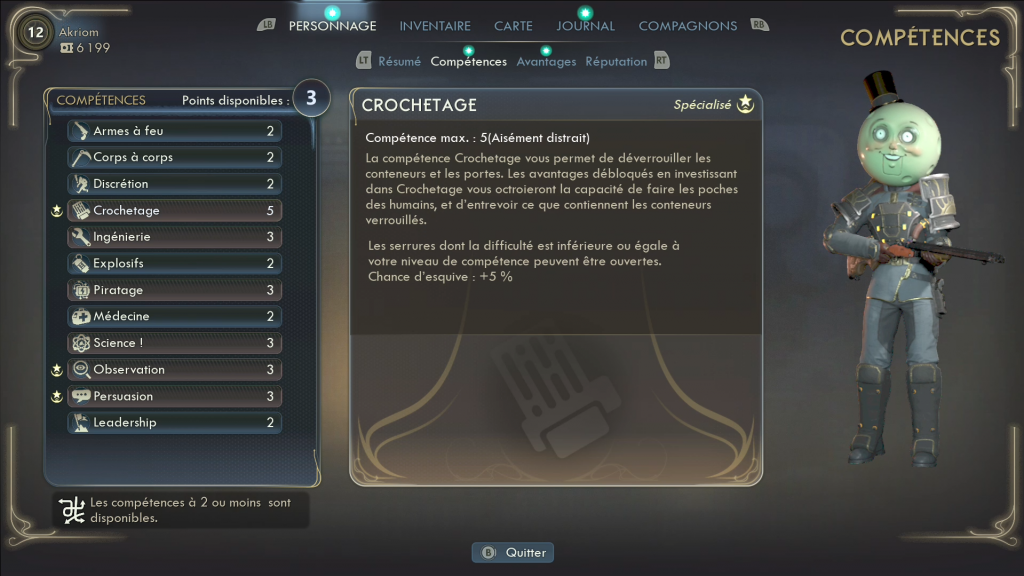The width and height of the screenshot is (1024, 576).
Task: Select the Observation skill
Action: click(174, 370)
